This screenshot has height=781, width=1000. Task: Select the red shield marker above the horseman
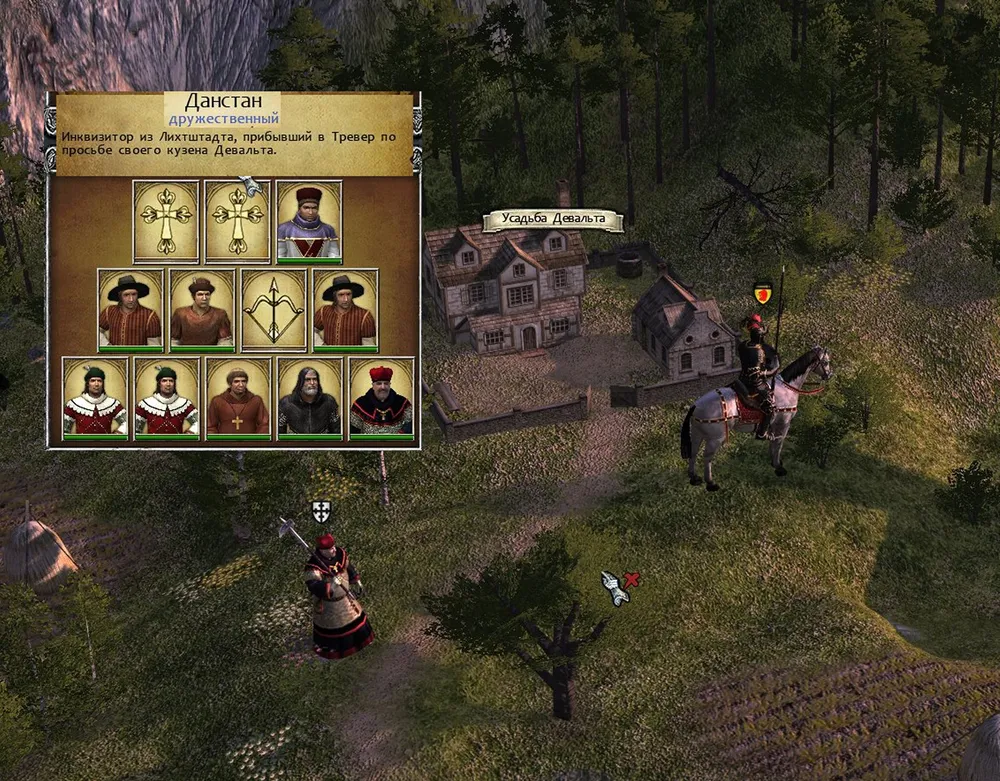[x=762, y=294]
